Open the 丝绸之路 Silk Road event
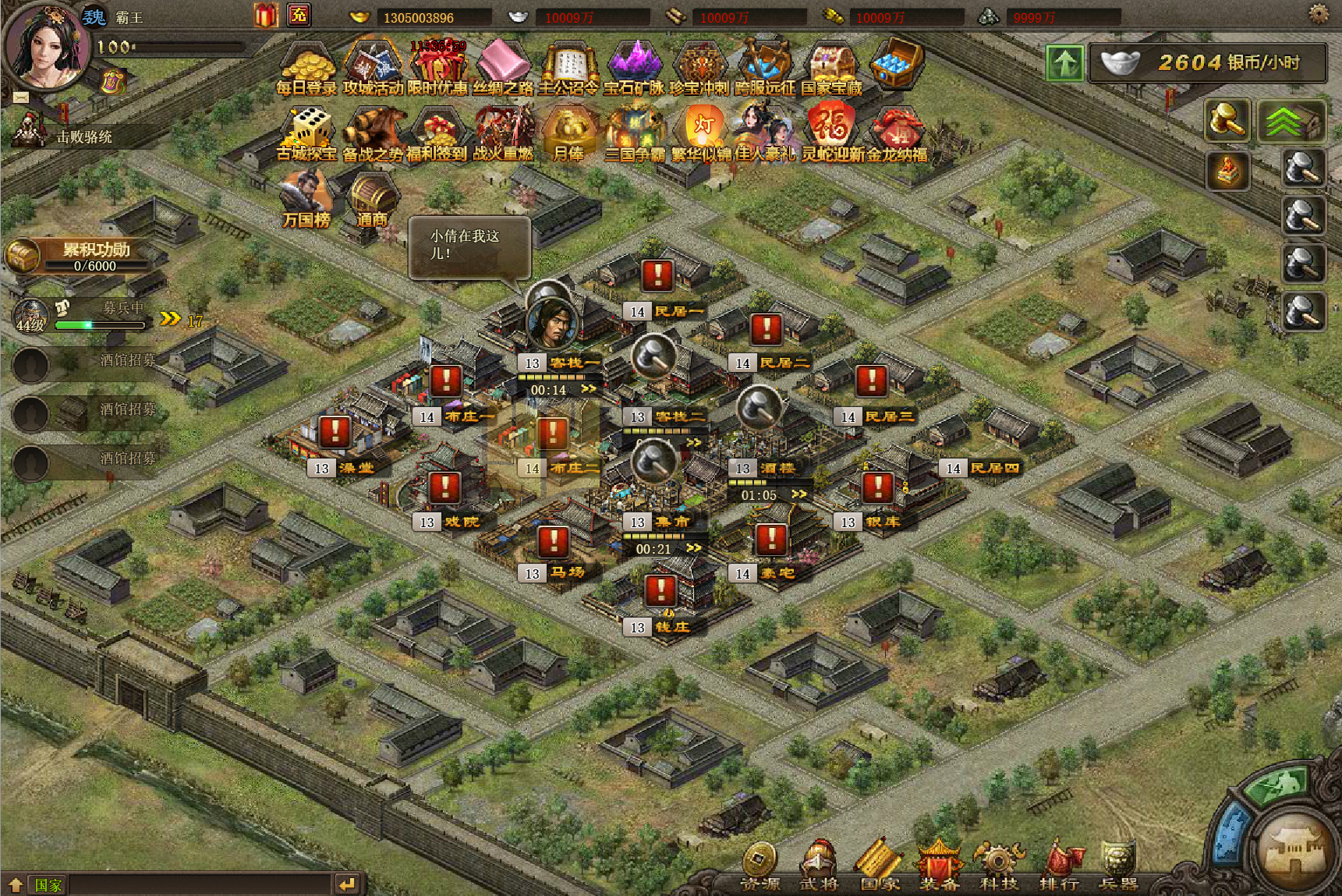Viewport: 1342px width, 896px height. pos(504,67)
